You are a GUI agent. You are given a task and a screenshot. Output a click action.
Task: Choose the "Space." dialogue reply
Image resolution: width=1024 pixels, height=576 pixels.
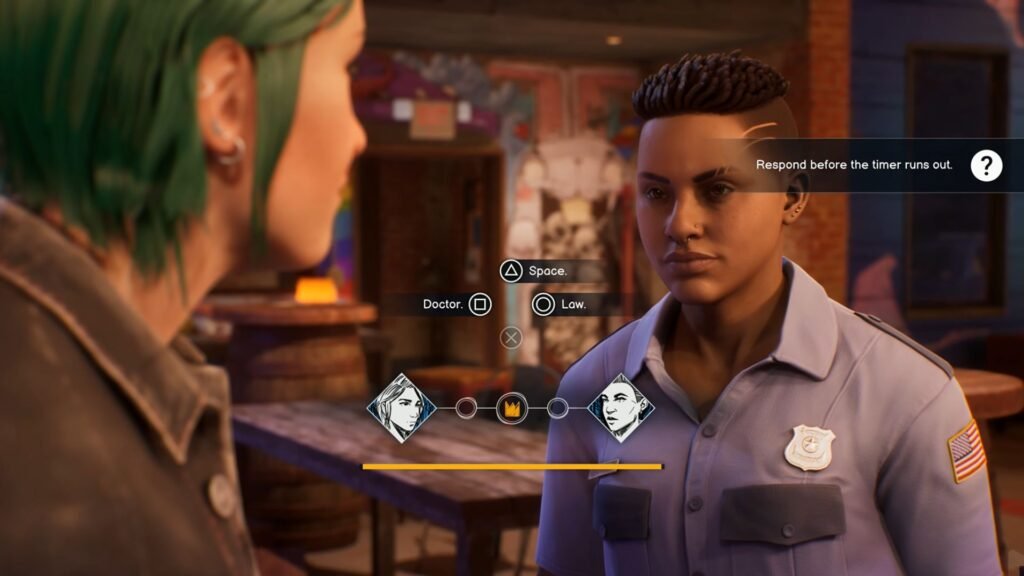pos(535,271)
